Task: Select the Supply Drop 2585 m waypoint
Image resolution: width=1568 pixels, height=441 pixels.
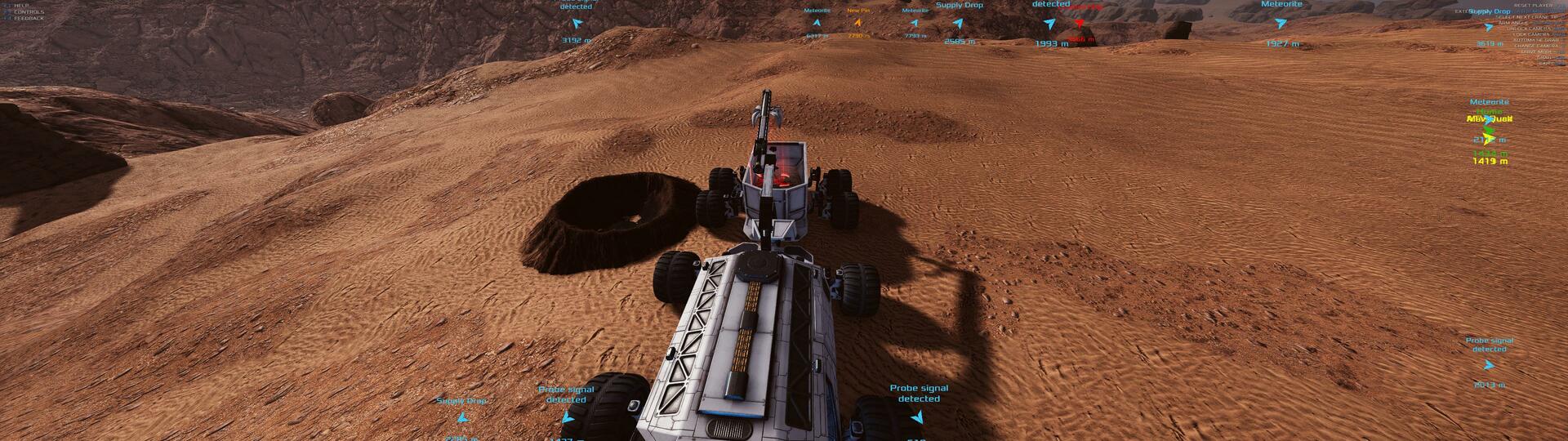Action: click(x=959, y=24)
